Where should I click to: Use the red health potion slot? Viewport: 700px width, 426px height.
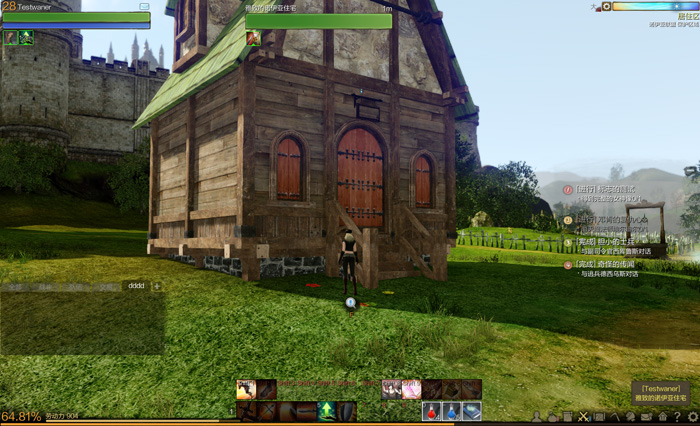(432, 410)
